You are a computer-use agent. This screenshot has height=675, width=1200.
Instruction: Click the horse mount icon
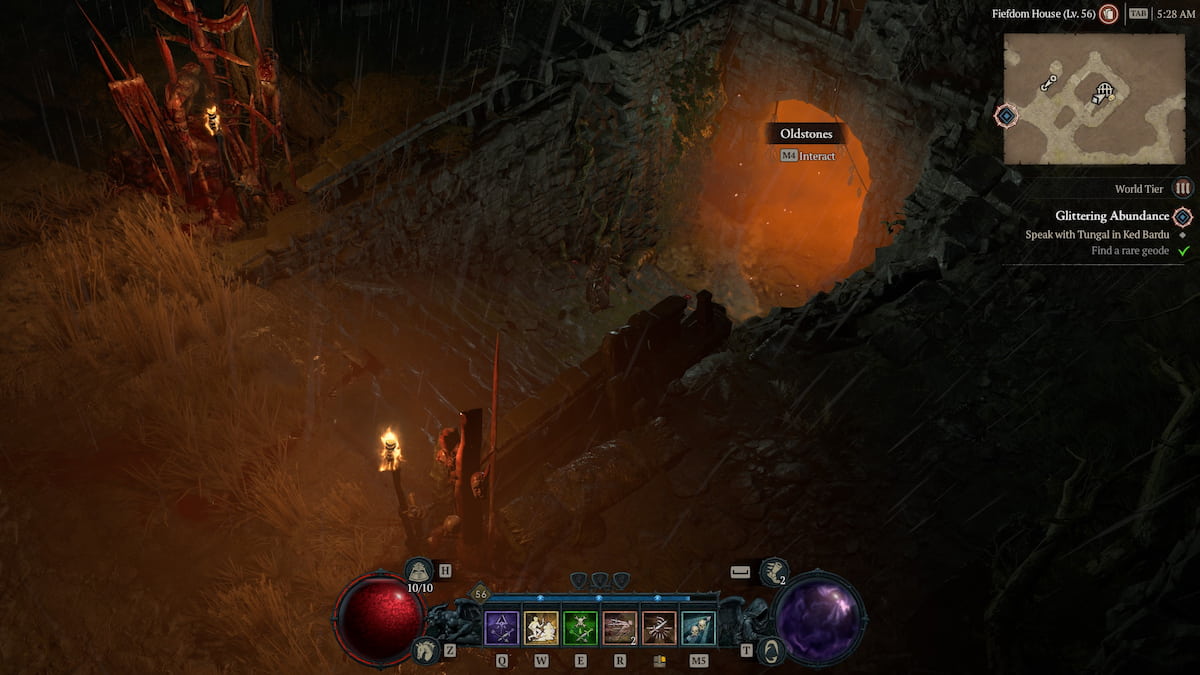coord(424,650)
